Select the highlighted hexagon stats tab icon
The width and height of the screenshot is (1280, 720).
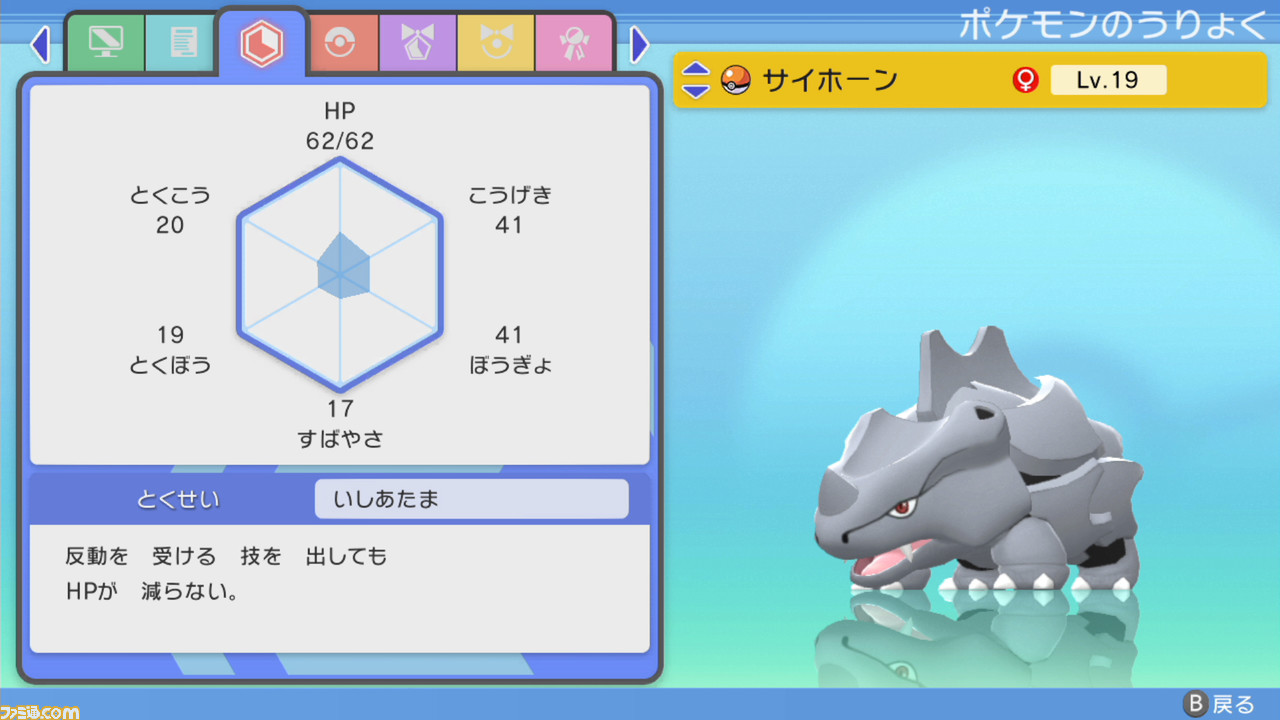tap(262, 42)
